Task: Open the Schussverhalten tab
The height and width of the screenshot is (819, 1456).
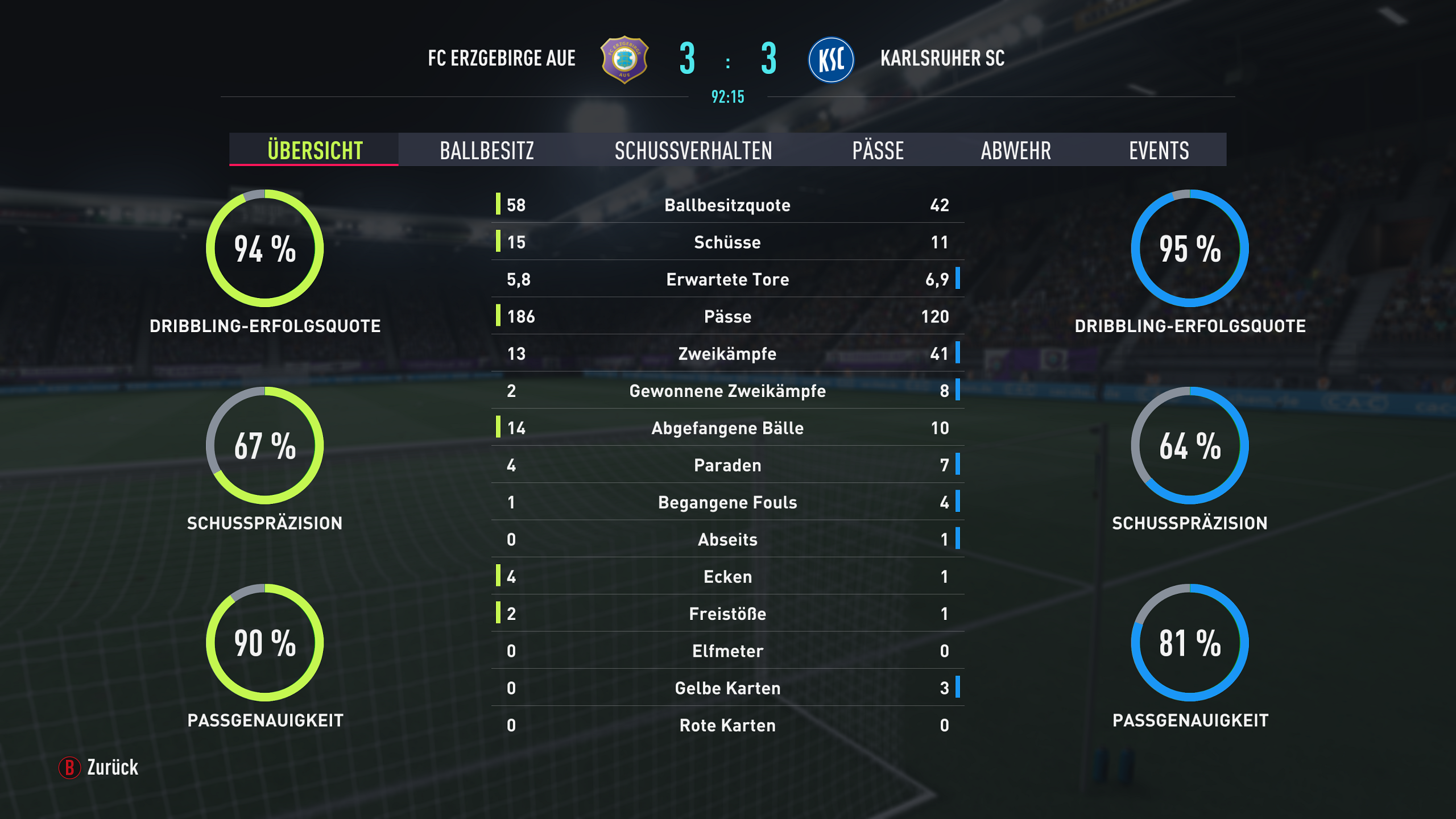Action: 693,150
